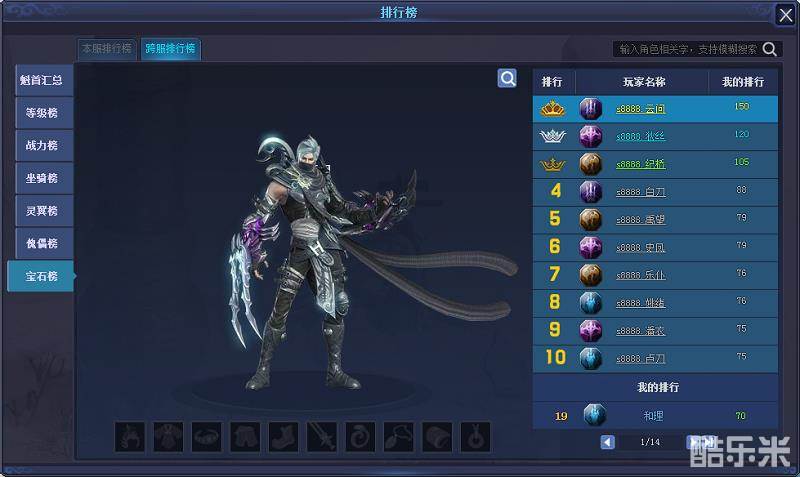Switch to the 本服排行榜 tab
The image size is (800, 477).
pos(106,48)
